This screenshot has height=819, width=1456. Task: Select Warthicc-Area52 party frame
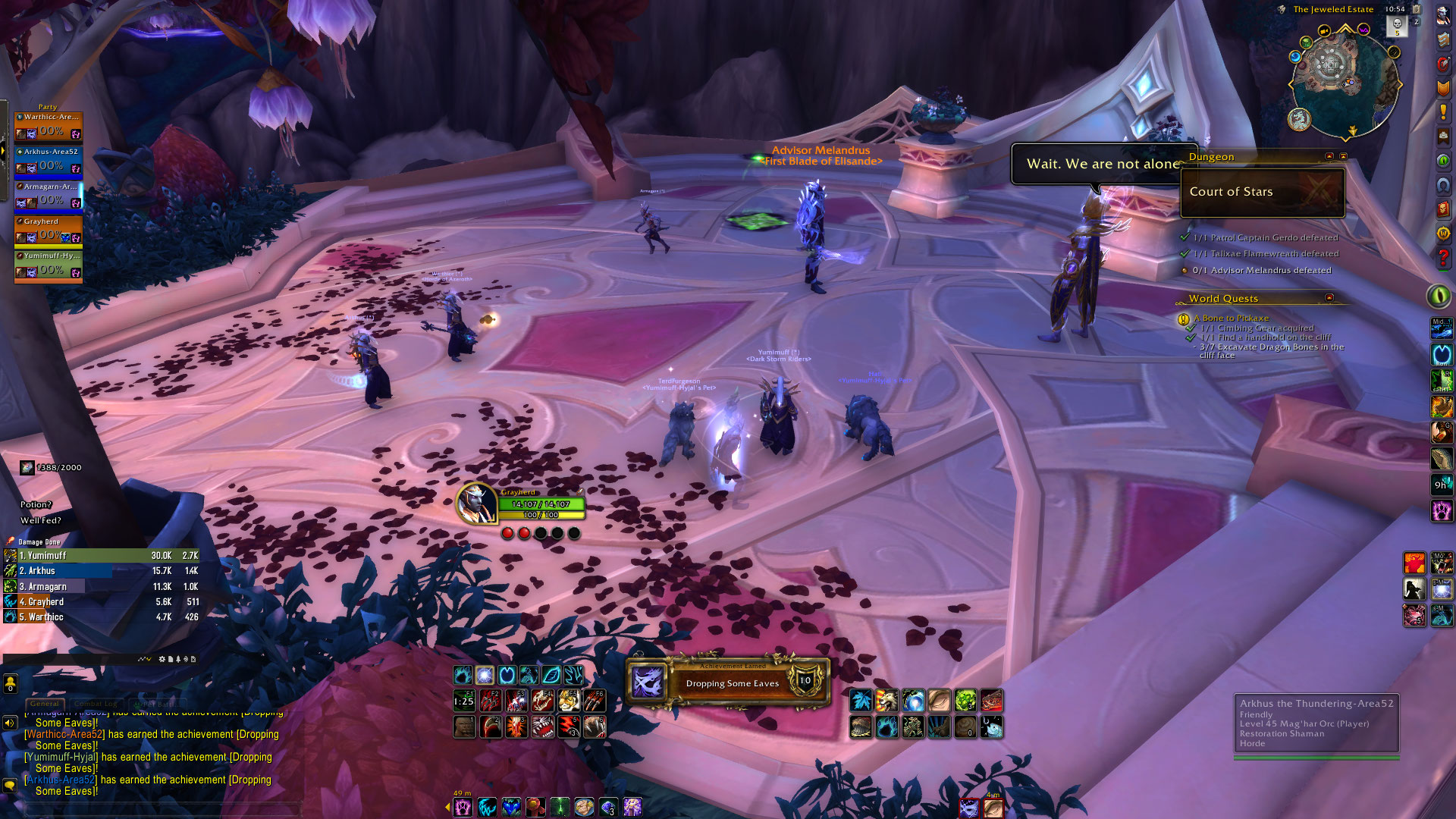48,126
